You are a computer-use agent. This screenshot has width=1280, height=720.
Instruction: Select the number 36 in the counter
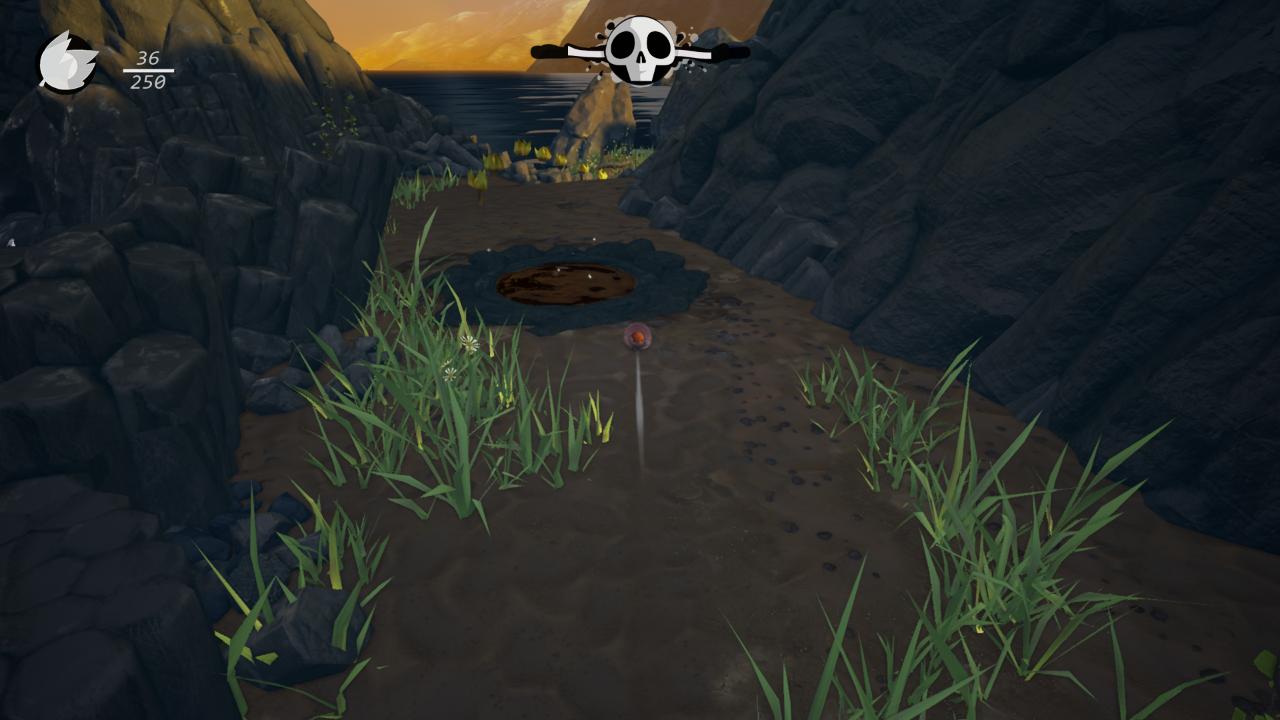pos(148,57)
